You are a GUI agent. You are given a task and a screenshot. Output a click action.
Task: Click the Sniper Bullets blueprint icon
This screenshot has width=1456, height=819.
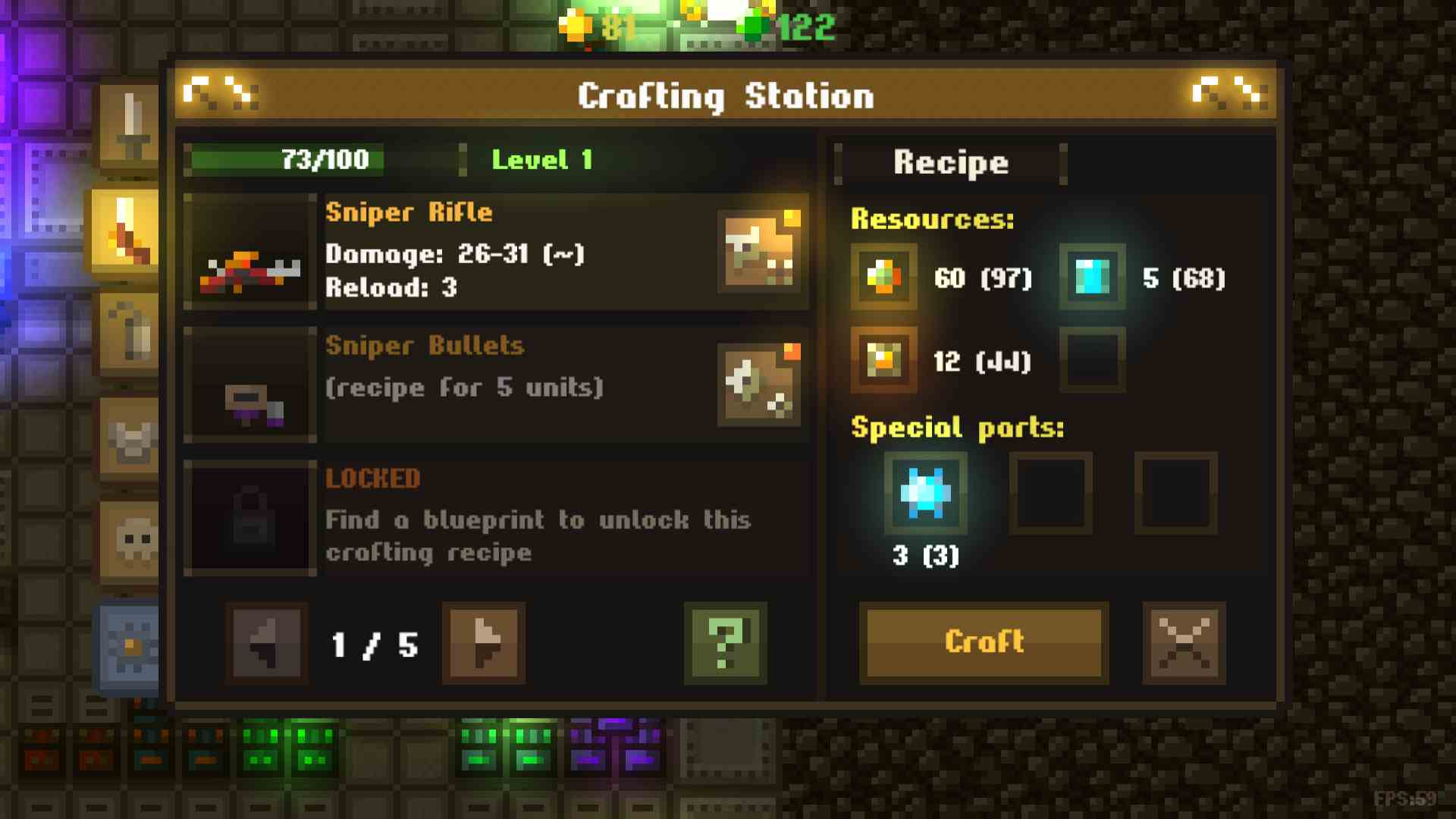tap(762, 385)
